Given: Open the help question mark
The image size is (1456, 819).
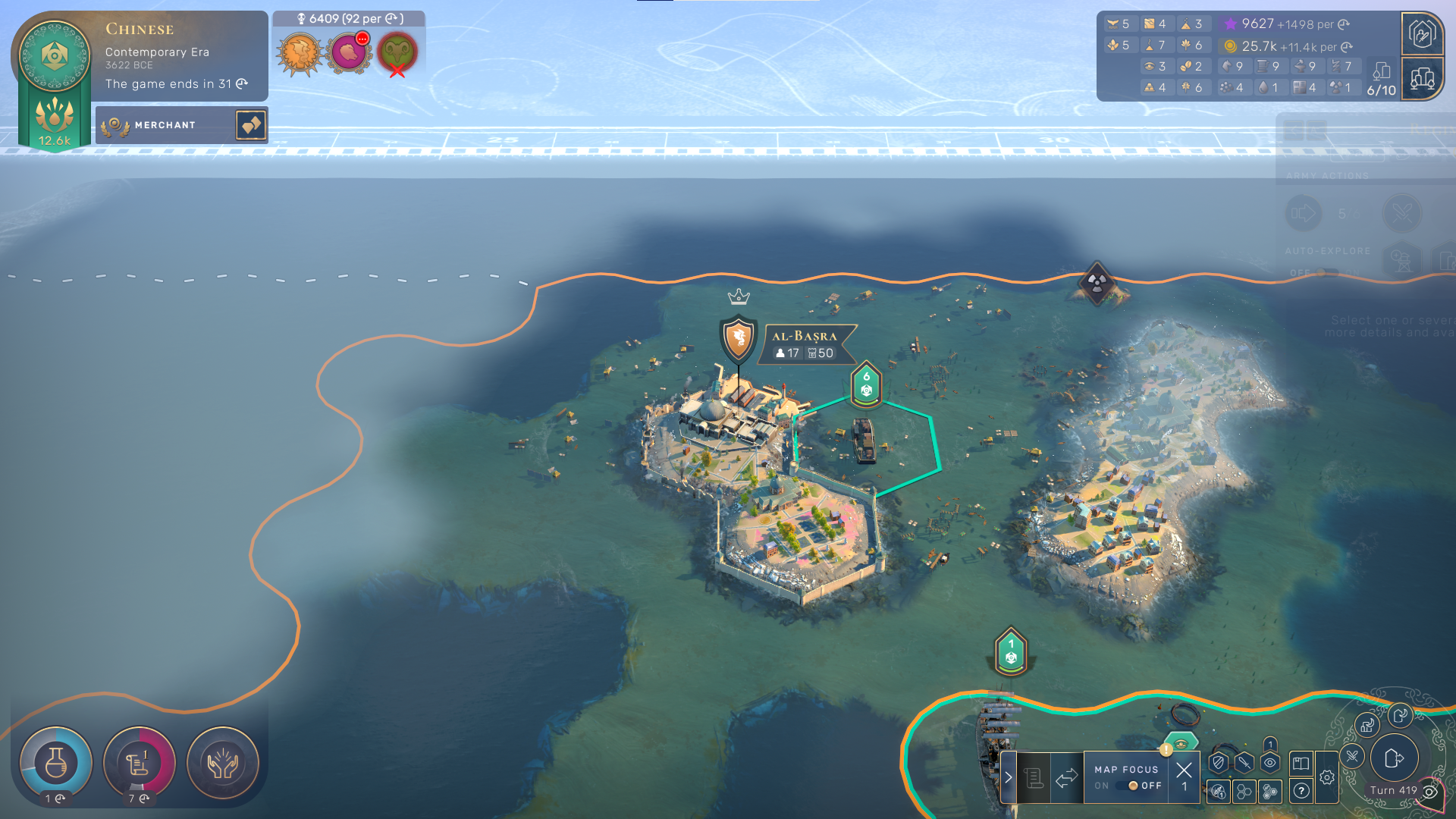Looking at the screenshot, I should coord(1301,792).
